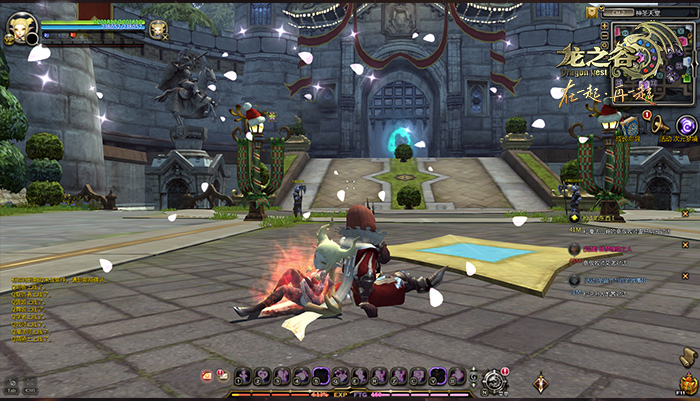Screen dimensions: 700x401
Task: Open the round gear main menu button
Action: pyautogui.click(x=492, y=379)
